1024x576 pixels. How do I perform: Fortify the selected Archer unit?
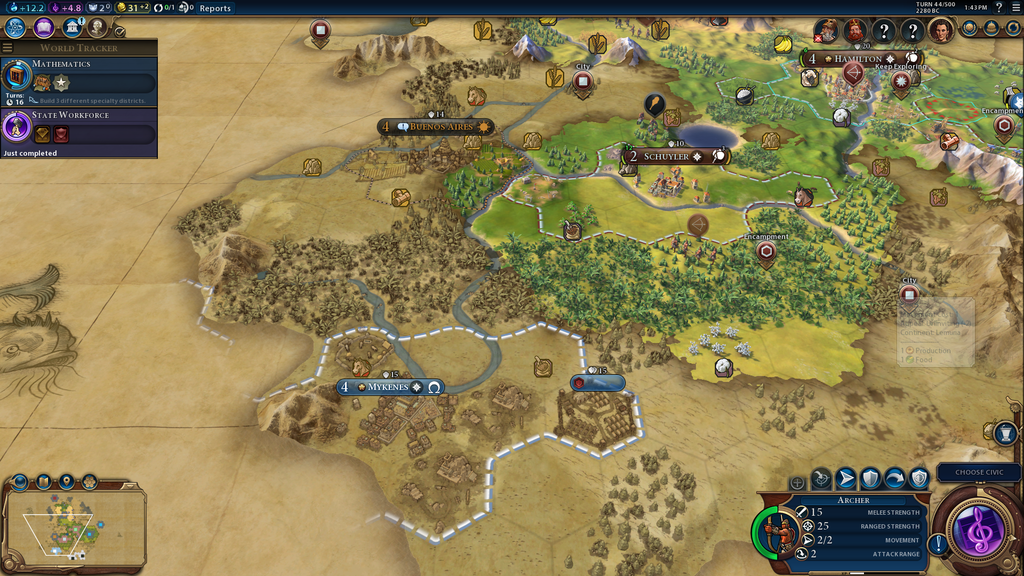coord(871,479)
